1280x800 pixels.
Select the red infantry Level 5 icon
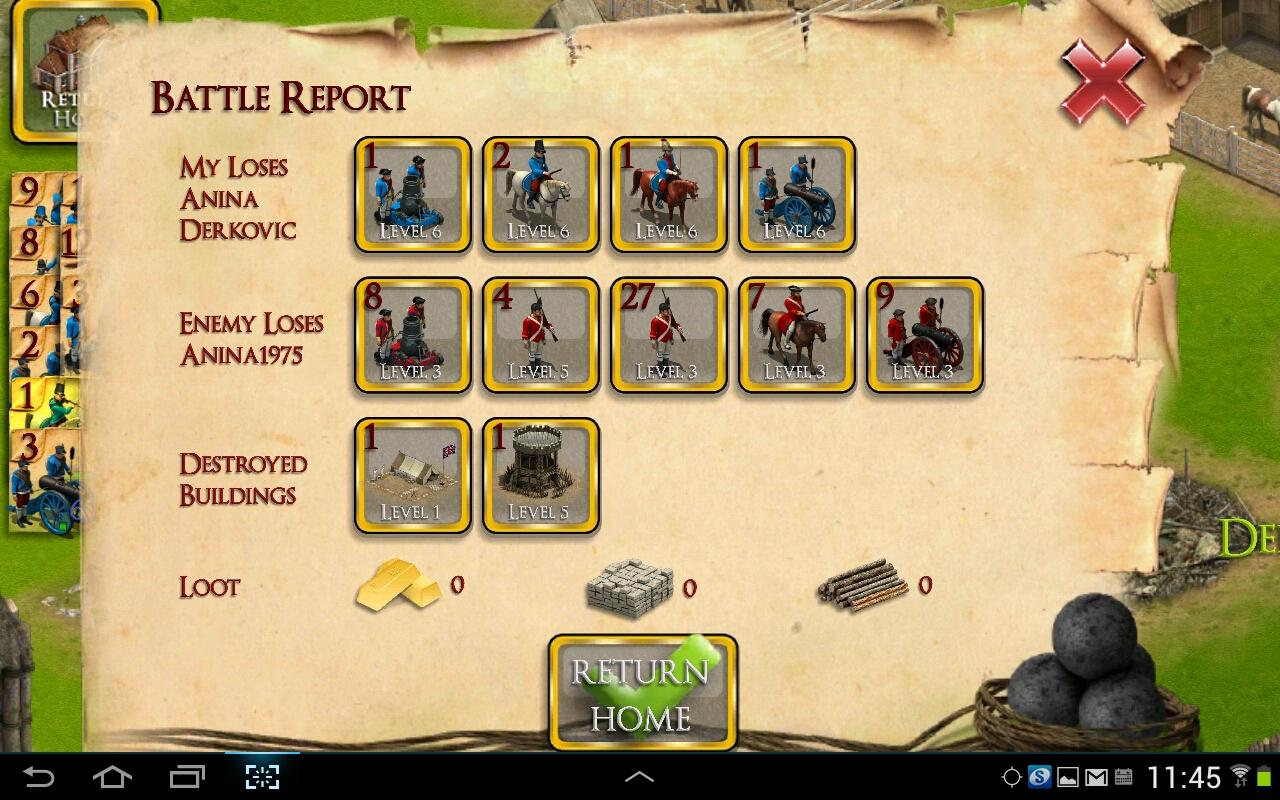coord(540,335)
